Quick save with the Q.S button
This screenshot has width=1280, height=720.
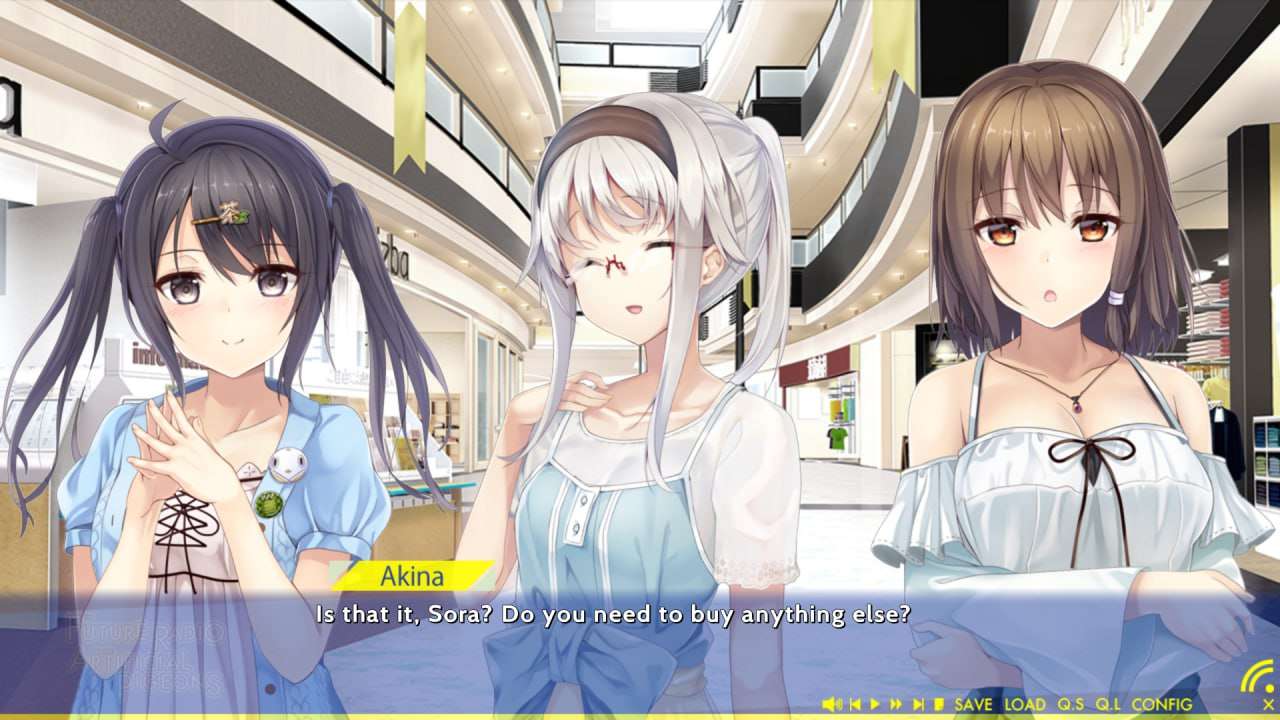1072,705
